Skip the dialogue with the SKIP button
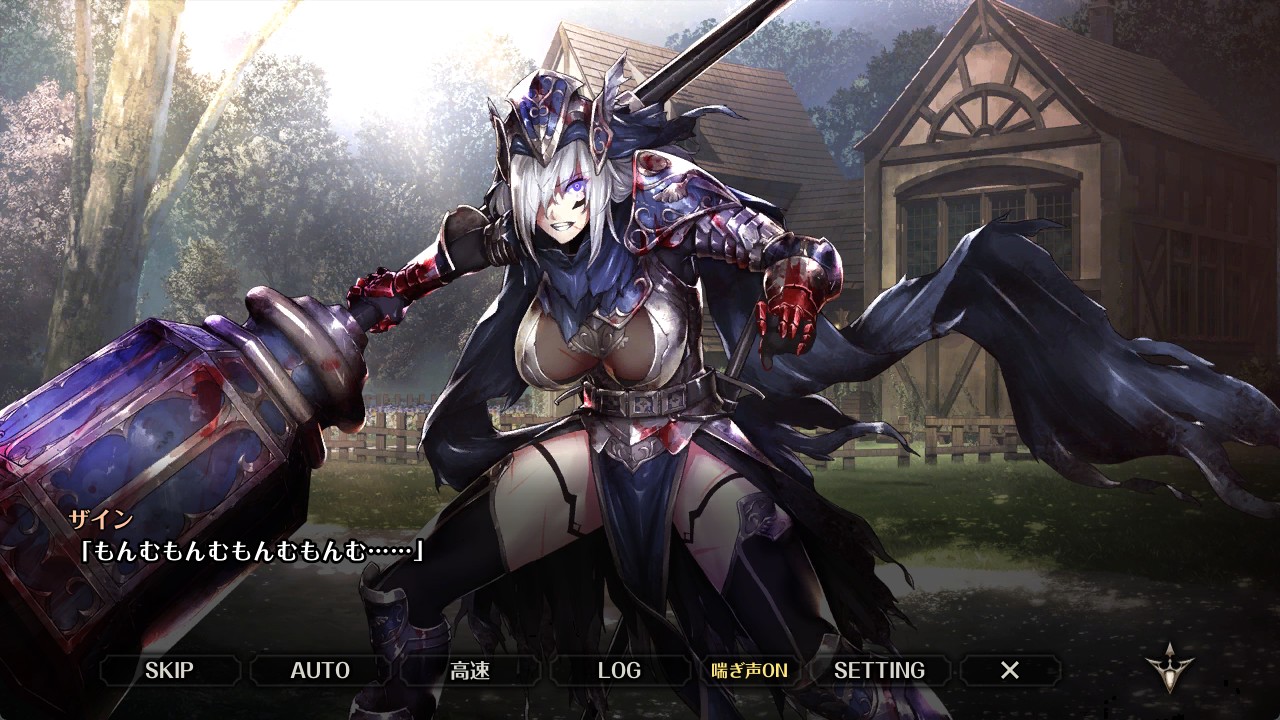Screen dimensions: 1280x720 pos(169,670)
